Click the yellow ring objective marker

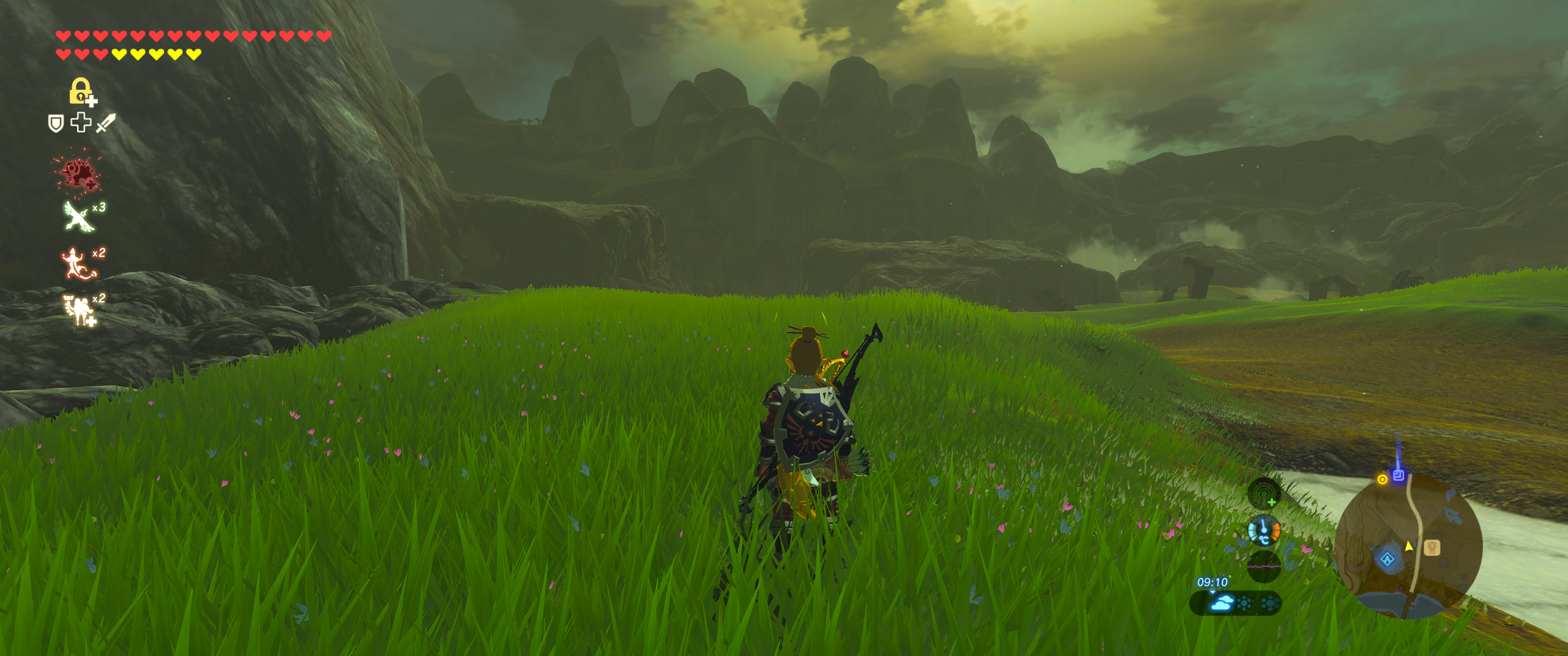pyautogui.click(x=1382, y=480)
